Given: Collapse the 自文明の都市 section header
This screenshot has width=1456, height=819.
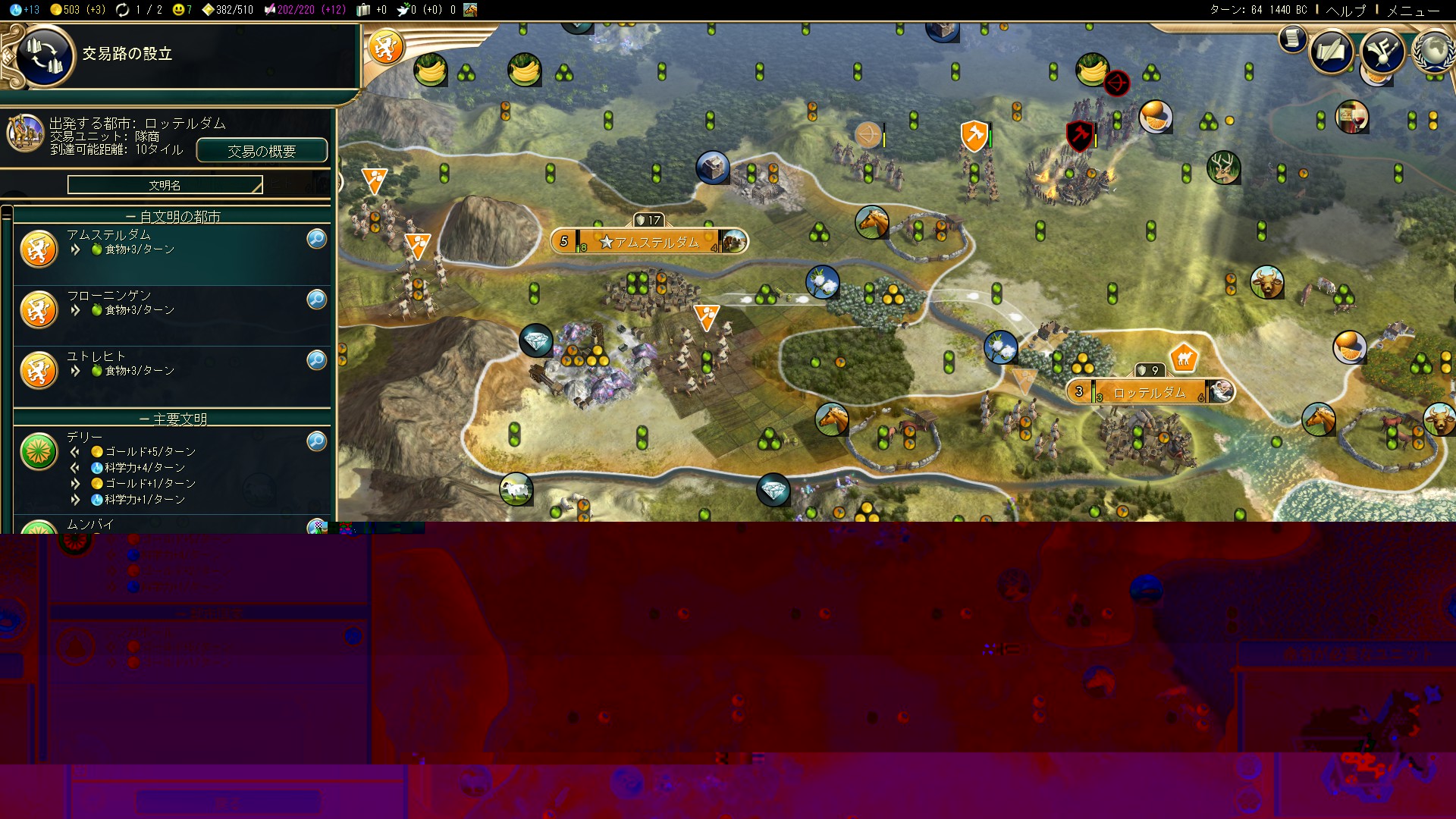Looking at the screenshot, I should click(173, 215).
